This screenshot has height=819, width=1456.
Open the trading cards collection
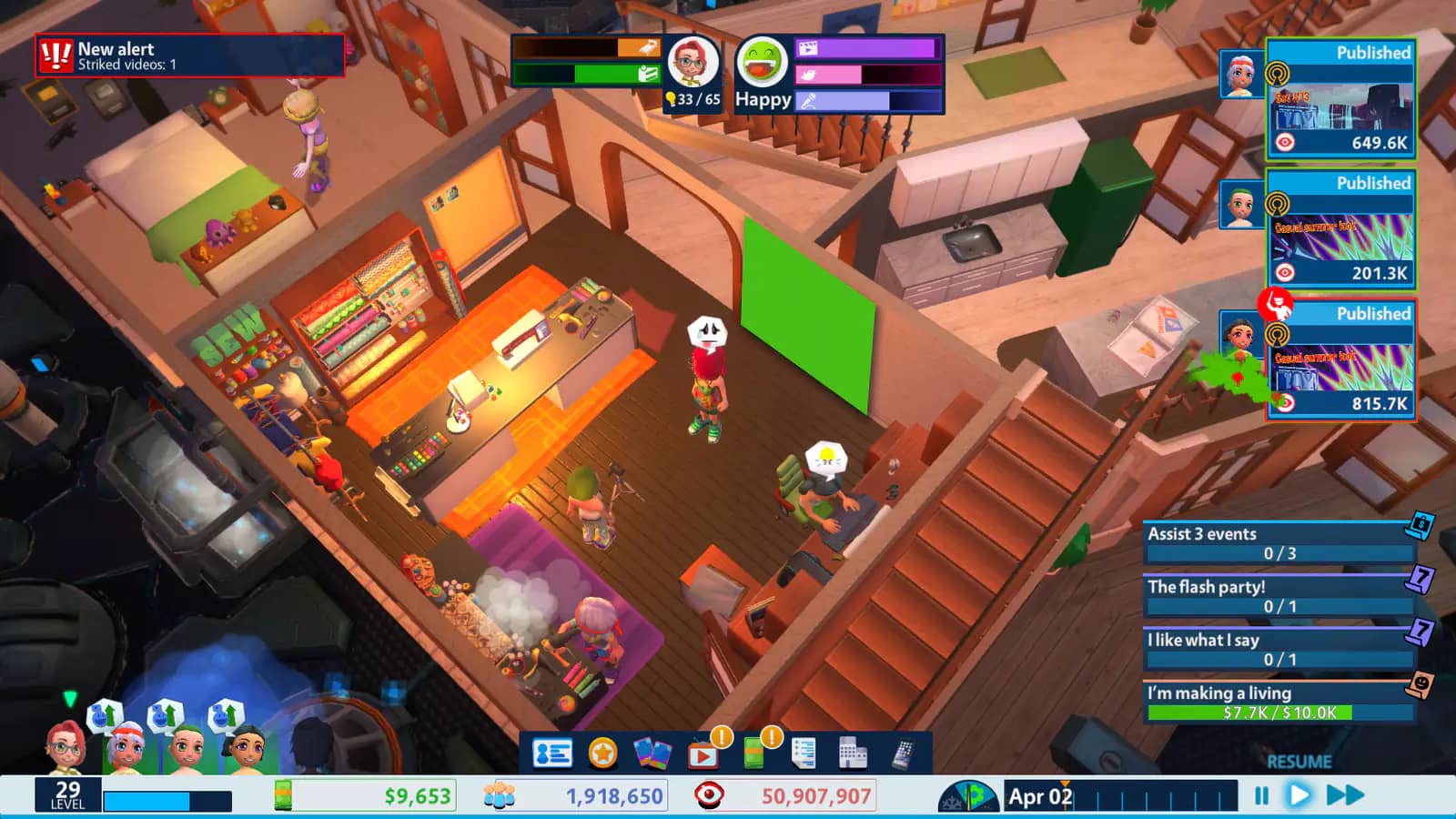tap(654, 753)
